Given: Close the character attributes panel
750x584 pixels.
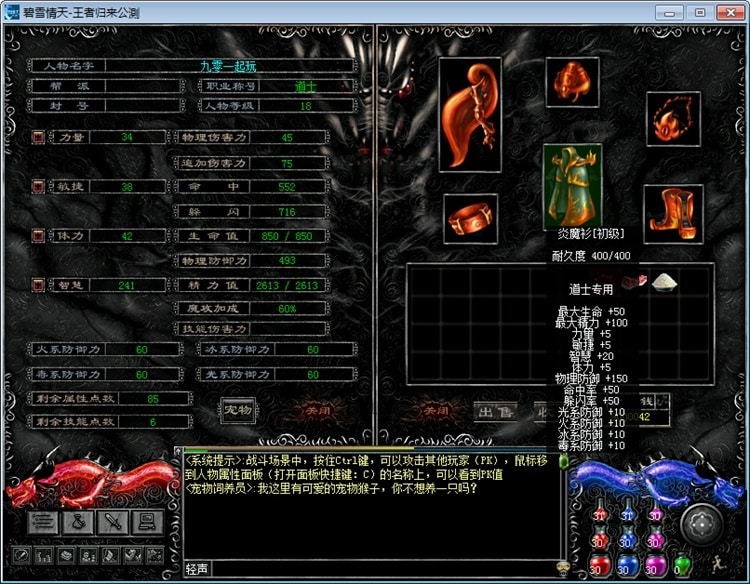Looking at the screenshot, I should [317, 409].
